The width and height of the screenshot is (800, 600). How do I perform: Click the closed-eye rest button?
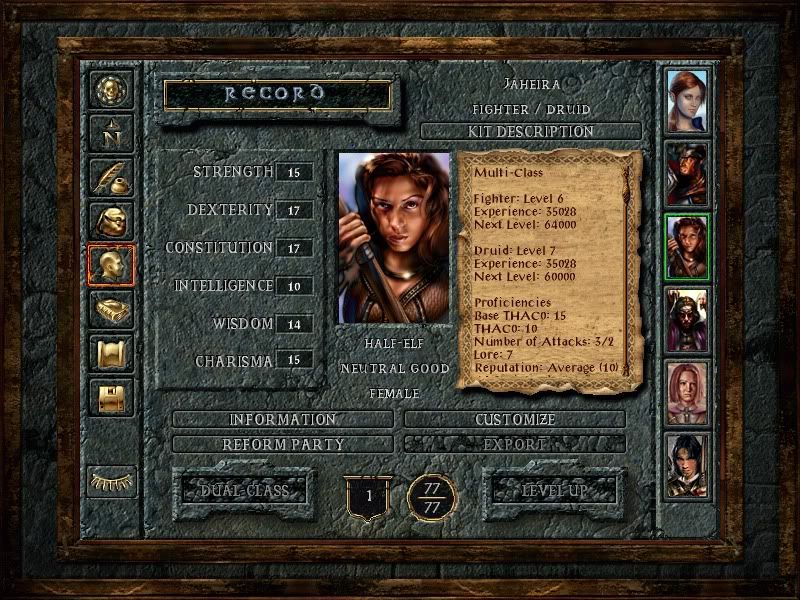point(110,481)
